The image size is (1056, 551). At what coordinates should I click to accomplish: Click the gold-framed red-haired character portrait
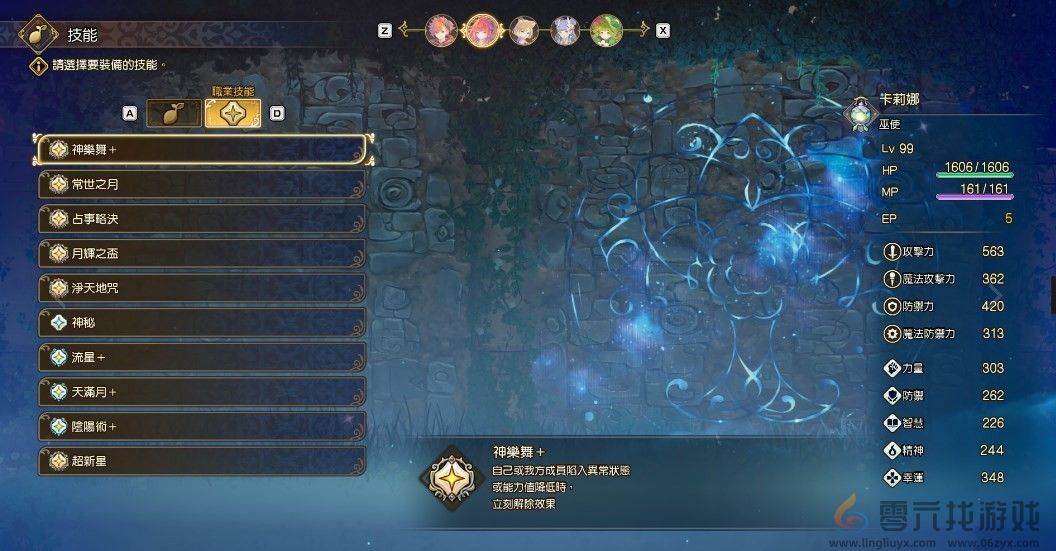[482, 30]
